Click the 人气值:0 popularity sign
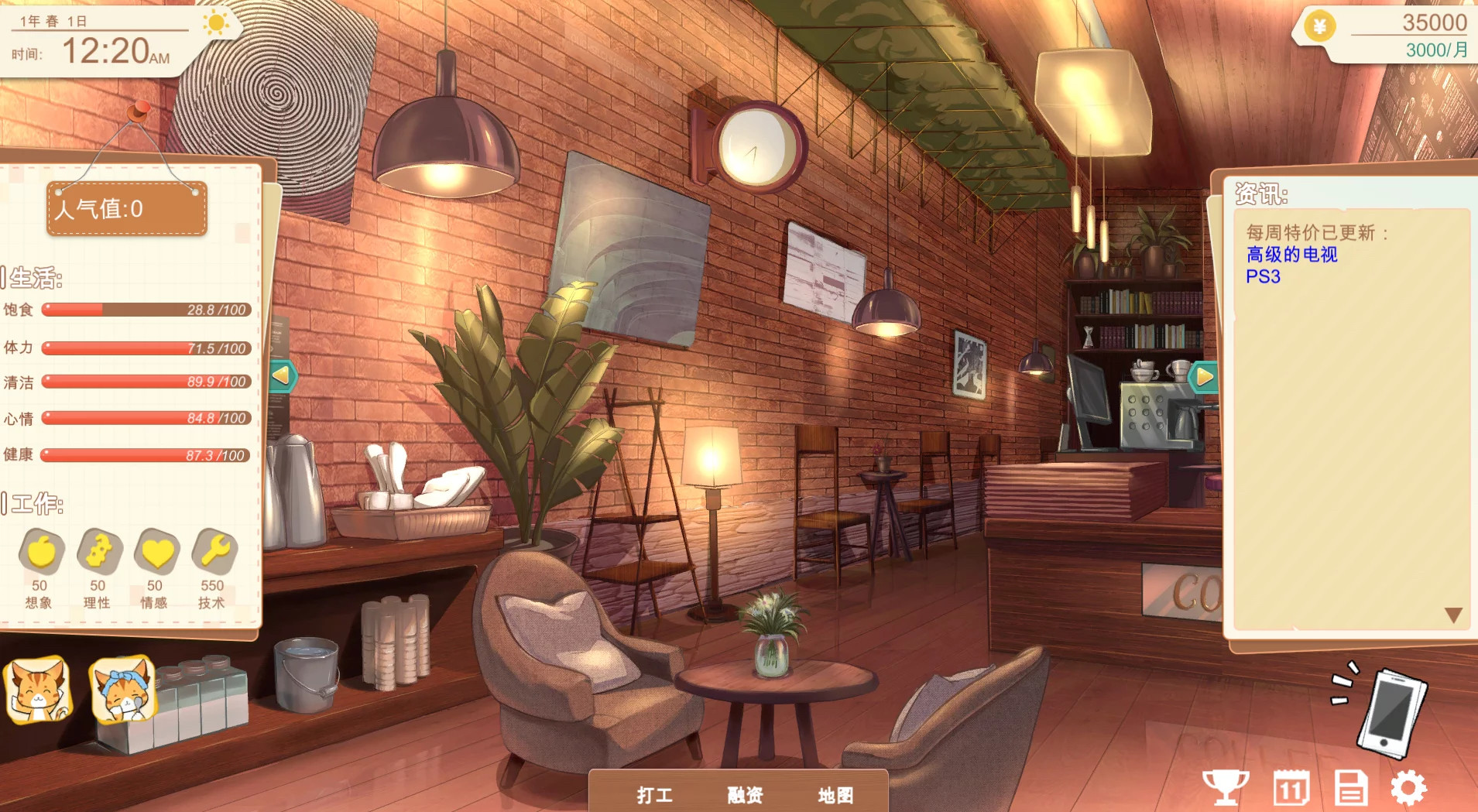 pos(126,208)
